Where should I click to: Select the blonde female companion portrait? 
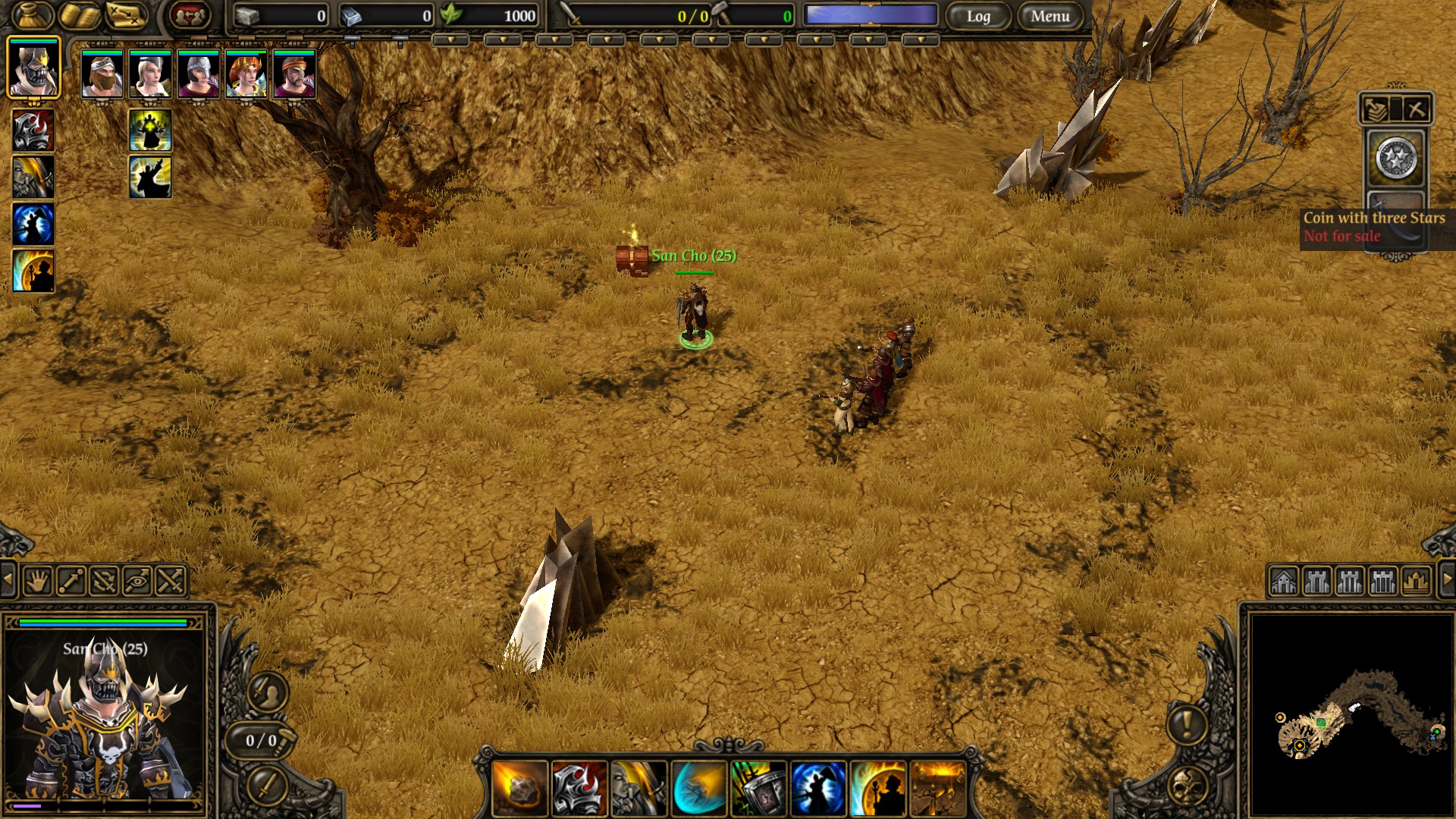pyautogui.click(x=150, y=74)
